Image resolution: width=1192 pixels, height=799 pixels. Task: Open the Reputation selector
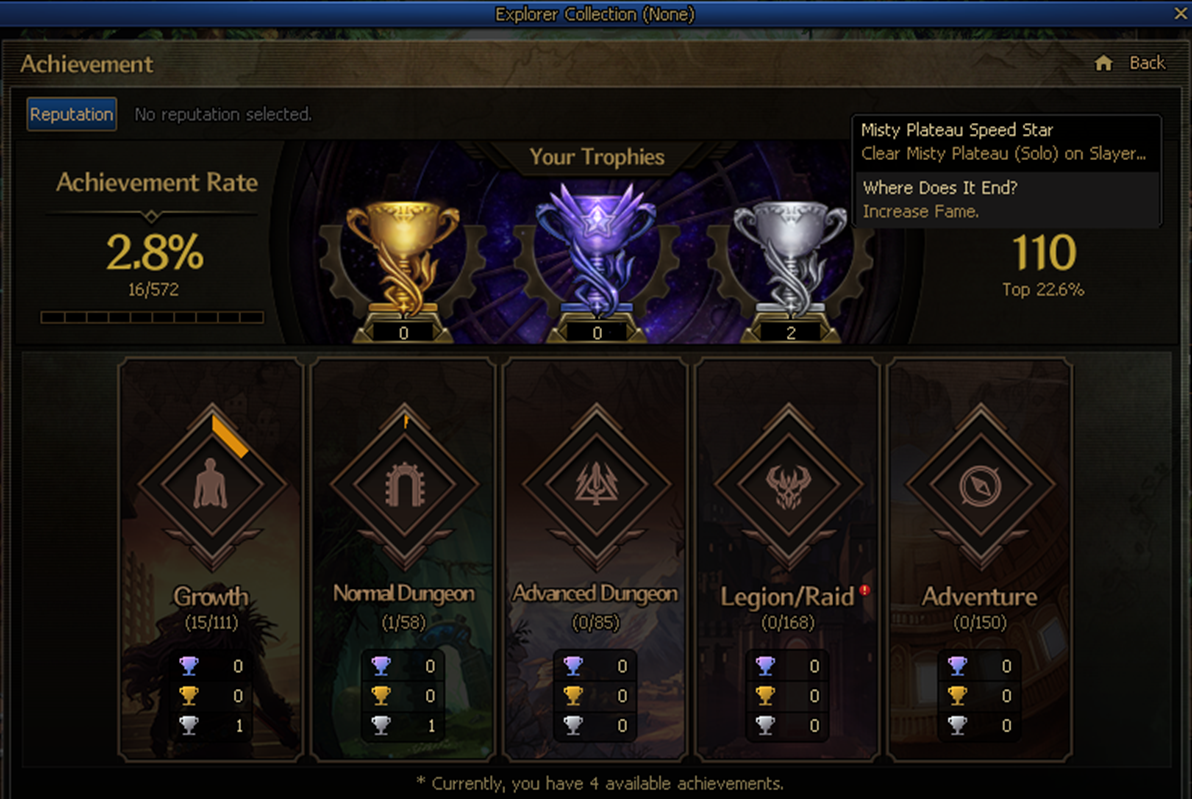tap(71, 114)
